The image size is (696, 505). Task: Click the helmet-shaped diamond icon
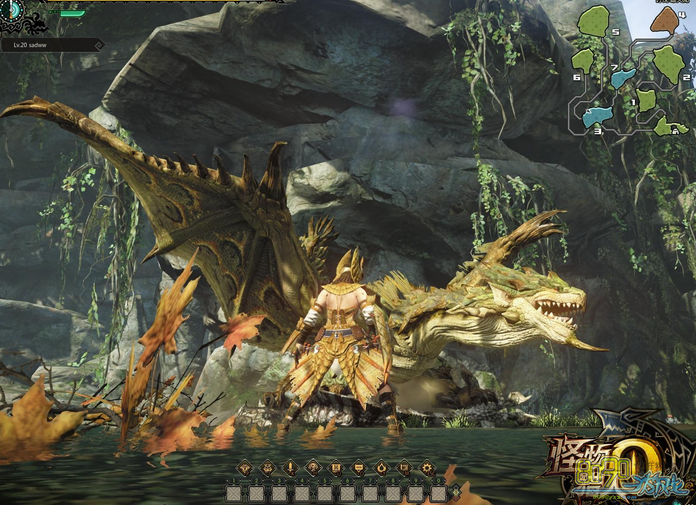coord(267,467)
